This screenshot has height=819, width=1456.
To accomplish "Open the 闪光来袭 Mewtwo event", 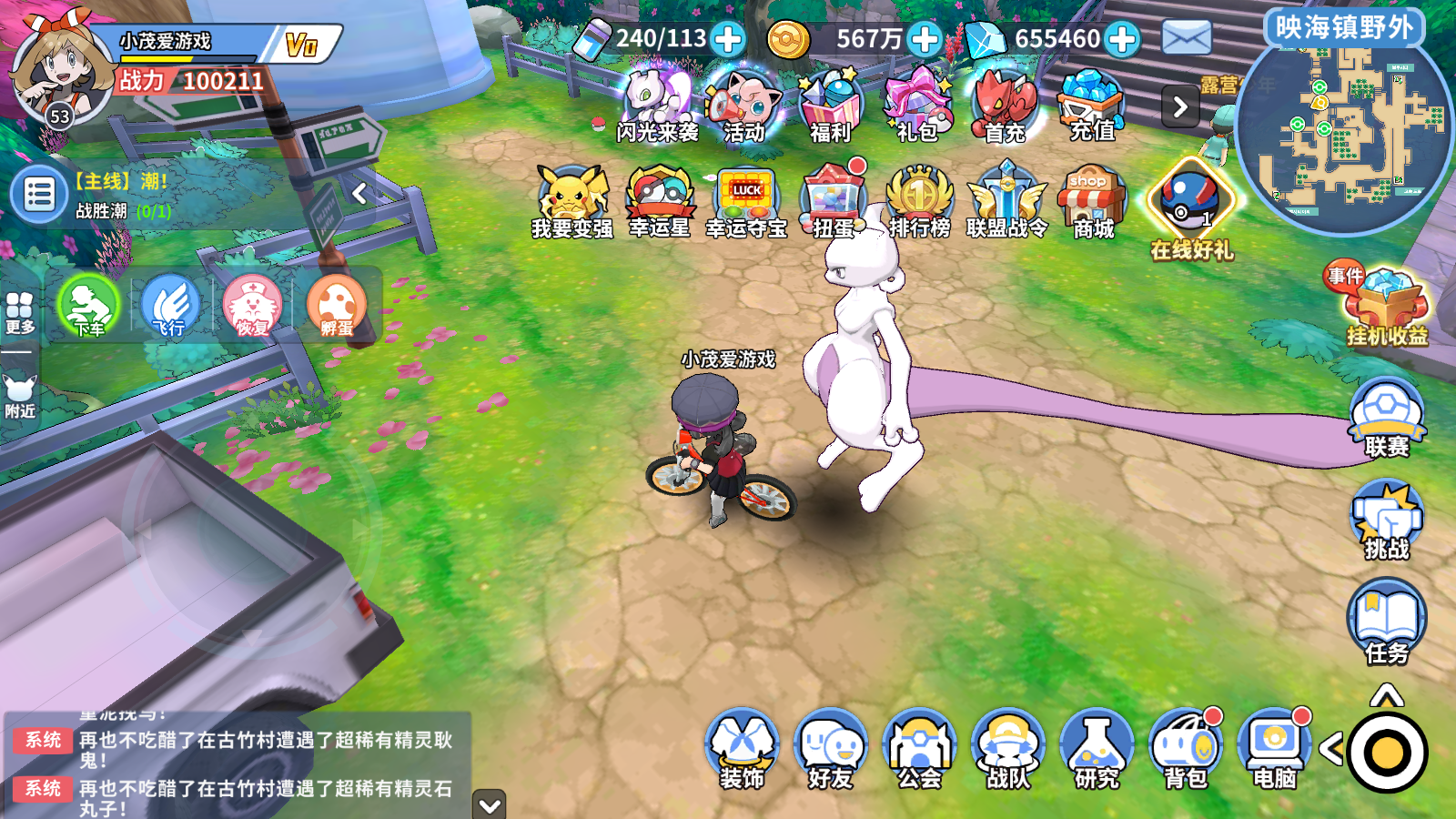I will click(x=657, y=106).
